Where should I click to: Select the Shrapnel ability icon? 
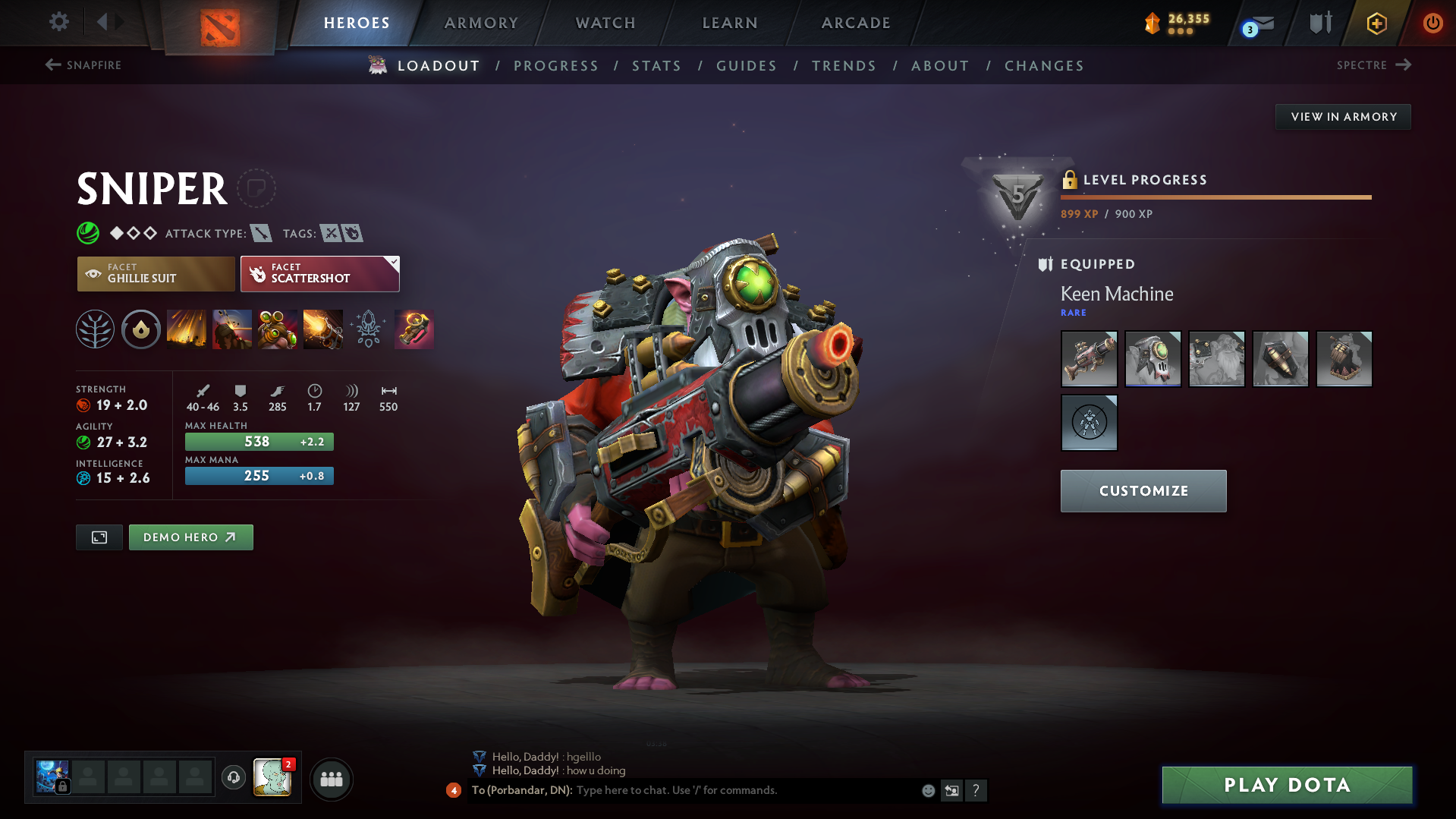[x=187, y=329]
